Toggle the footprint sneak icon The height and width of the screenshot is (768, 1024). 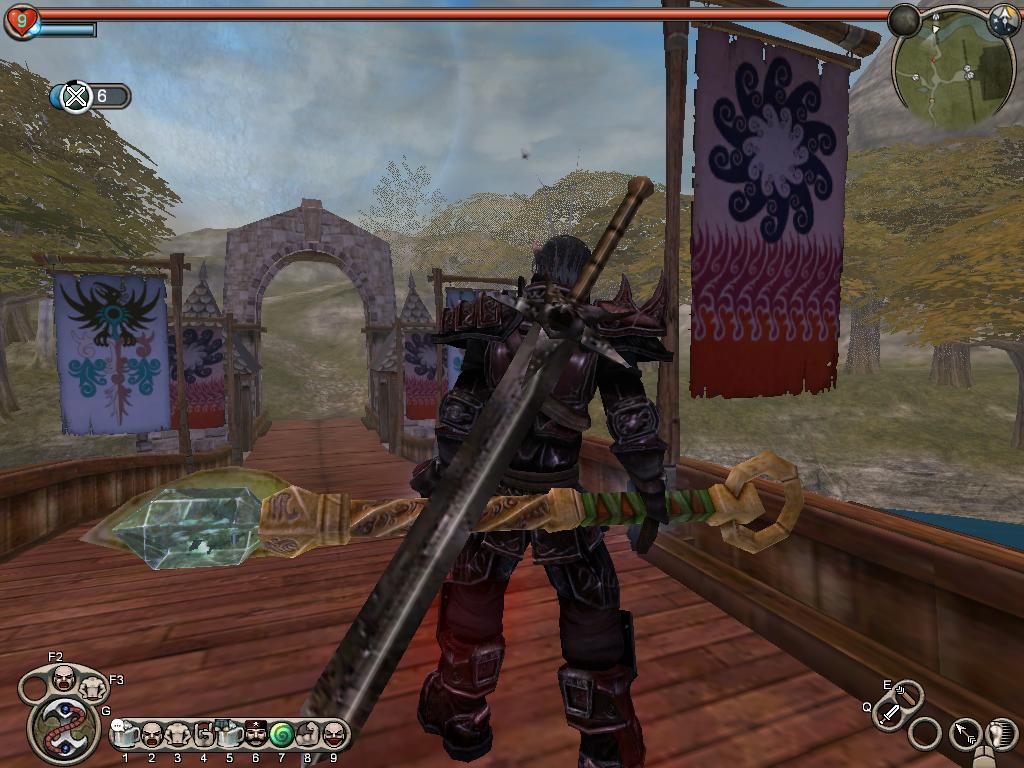click(x=1001, y=735)
